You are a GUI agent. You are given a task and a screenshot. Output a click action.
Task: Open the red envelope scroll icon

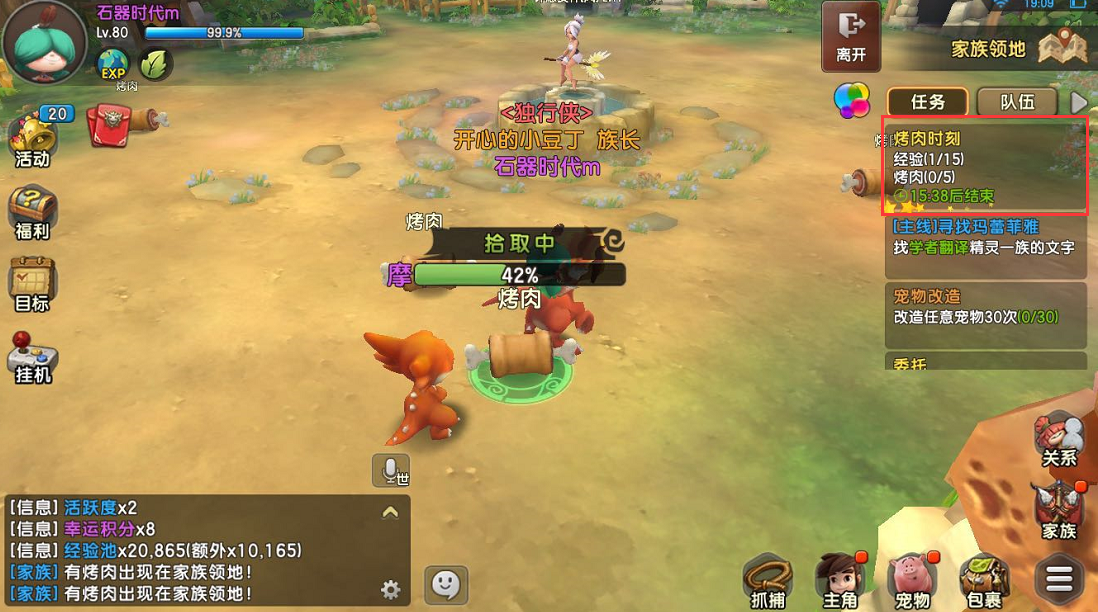click(111, 126)
